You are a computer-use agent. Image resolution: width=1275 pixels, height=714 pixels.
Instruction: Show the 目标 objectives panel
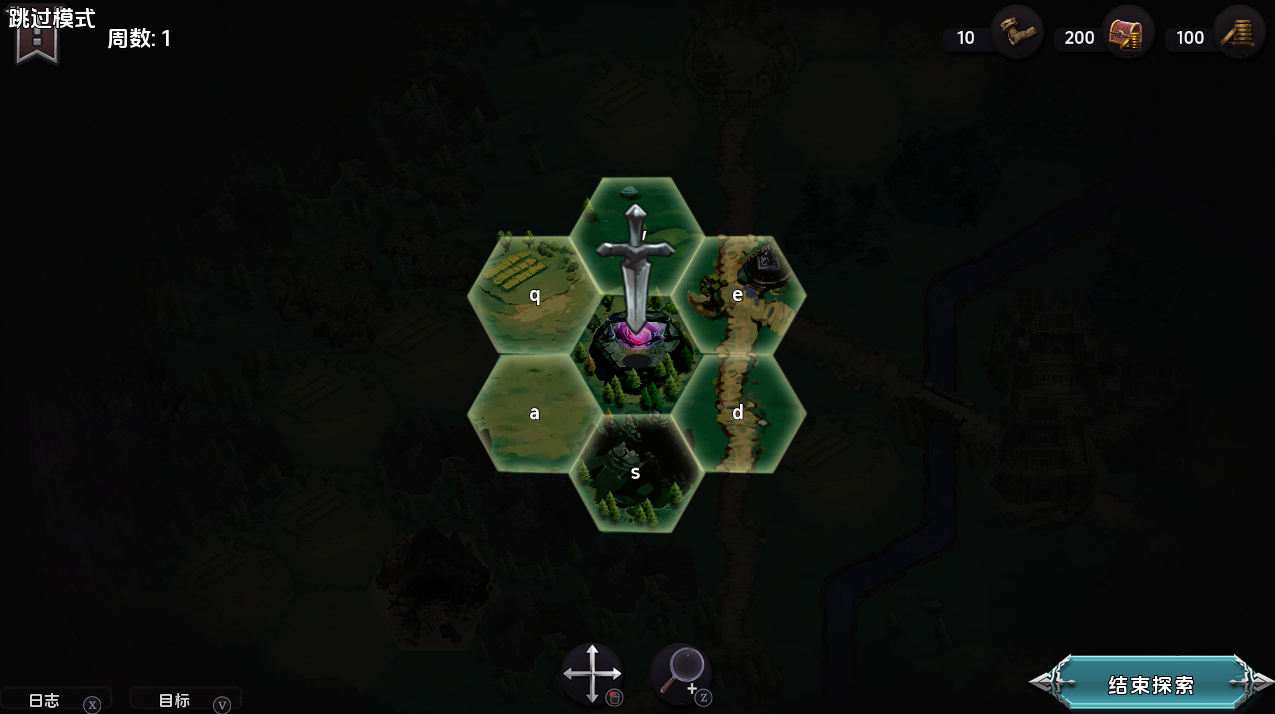pyautogui.click(x=175, y=701)
